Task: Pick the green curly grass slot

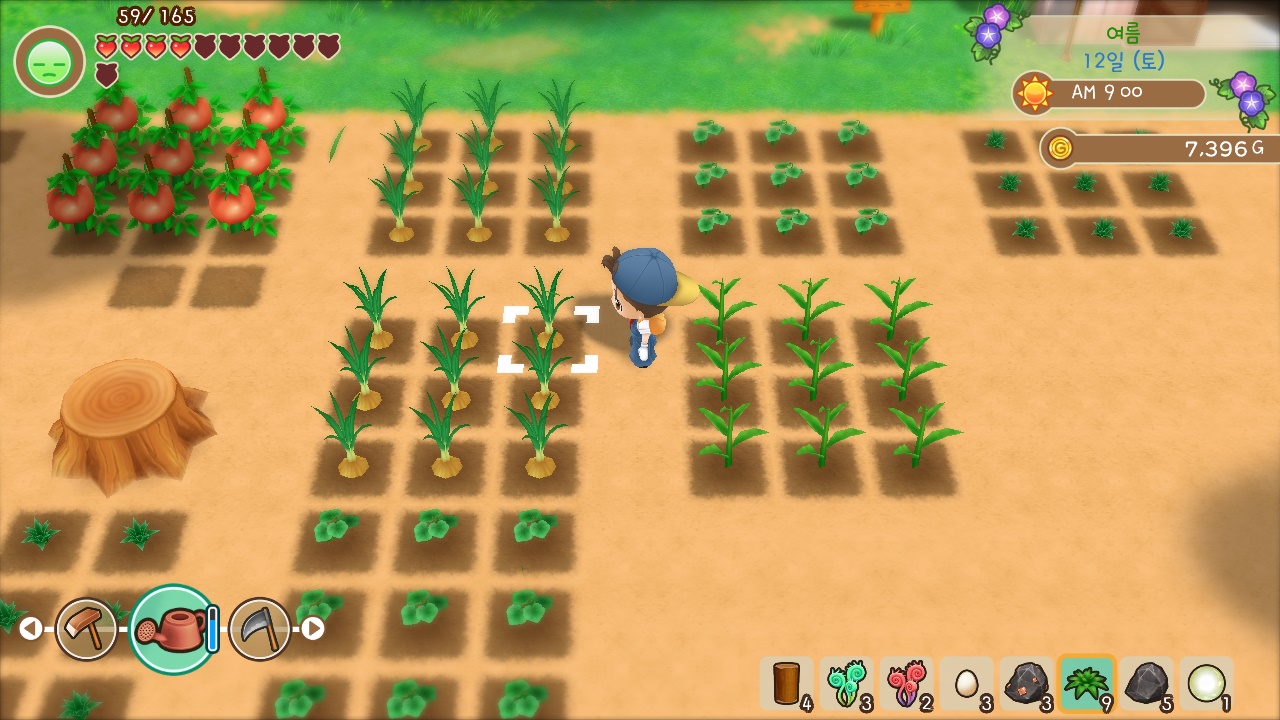Action: pyautogui.click(x=846, y=684)
